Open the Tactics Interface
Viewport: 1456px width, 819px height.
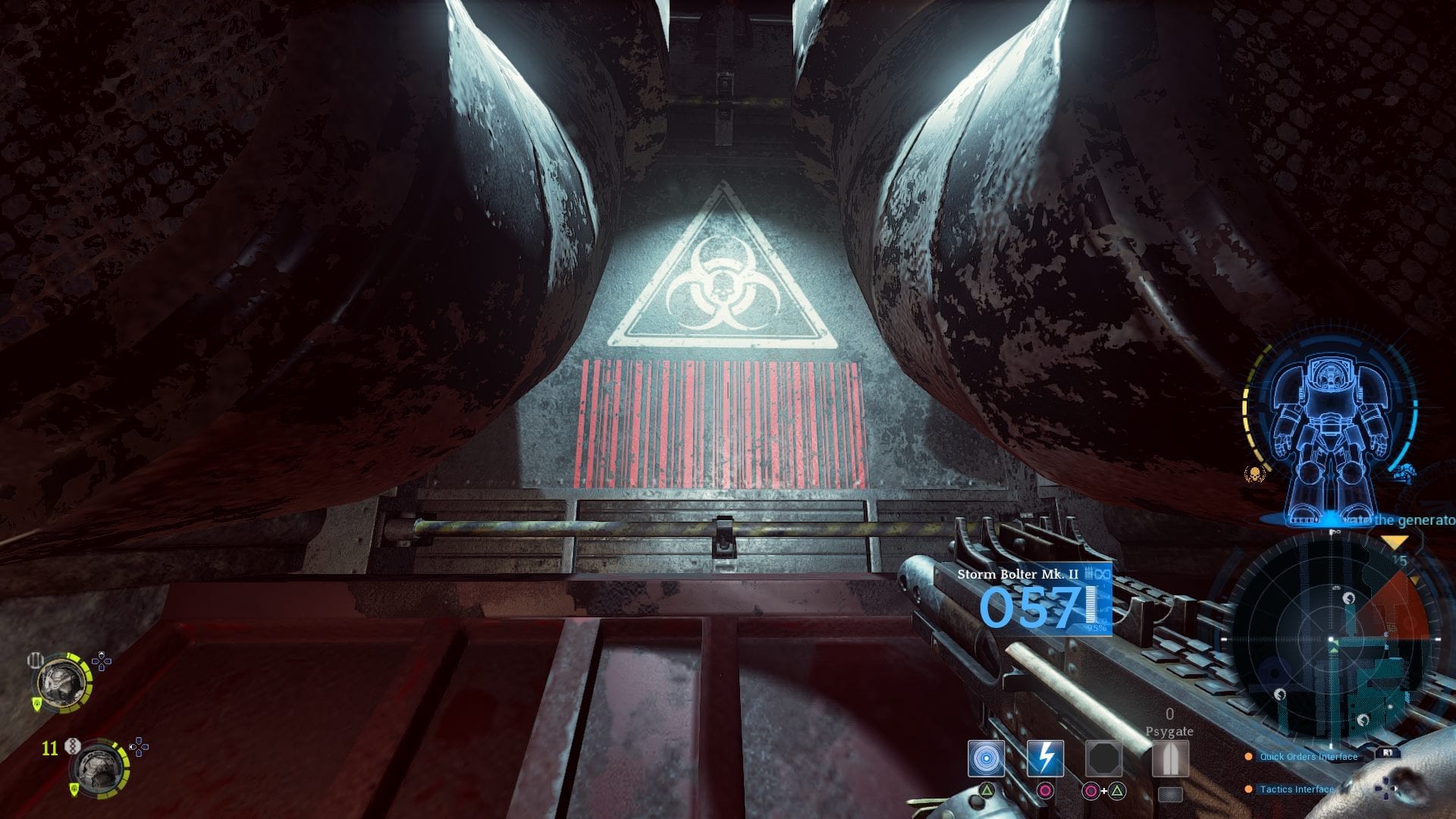[x=1296, y=789]
